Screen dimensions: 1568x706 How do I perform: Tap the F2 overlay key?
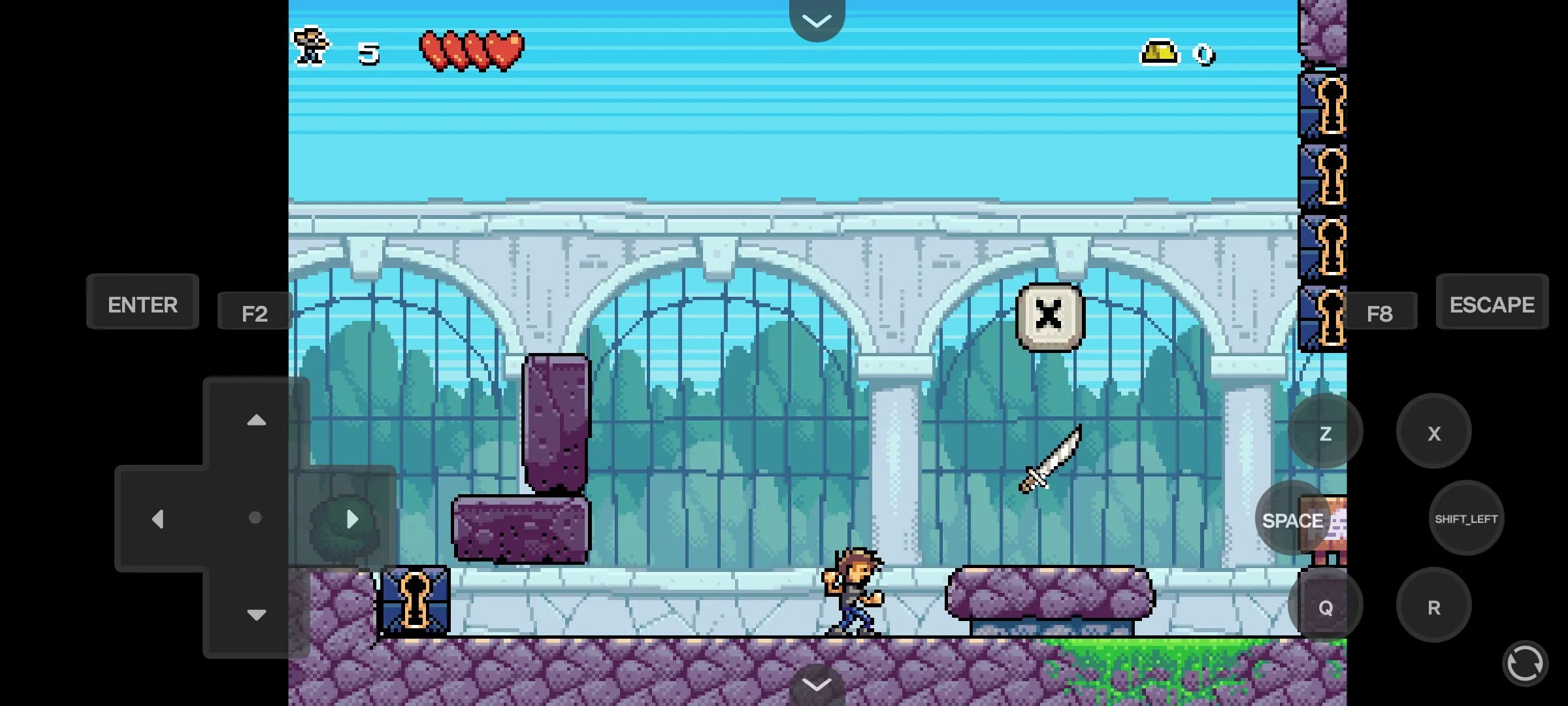pyautogui.click(x=254, y=312)
